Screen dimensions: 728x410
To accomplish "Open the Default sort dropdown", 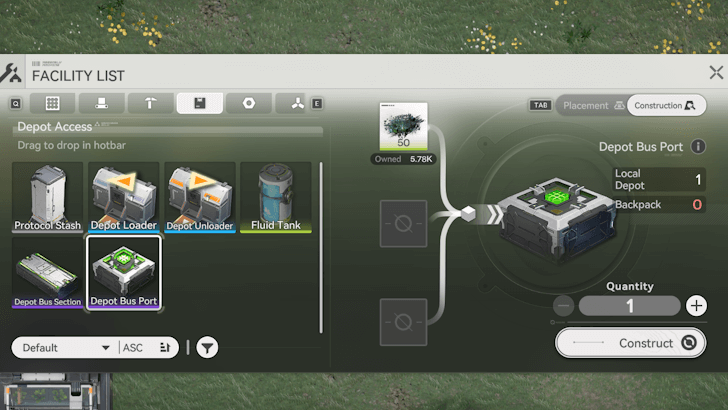I will 64,348.
